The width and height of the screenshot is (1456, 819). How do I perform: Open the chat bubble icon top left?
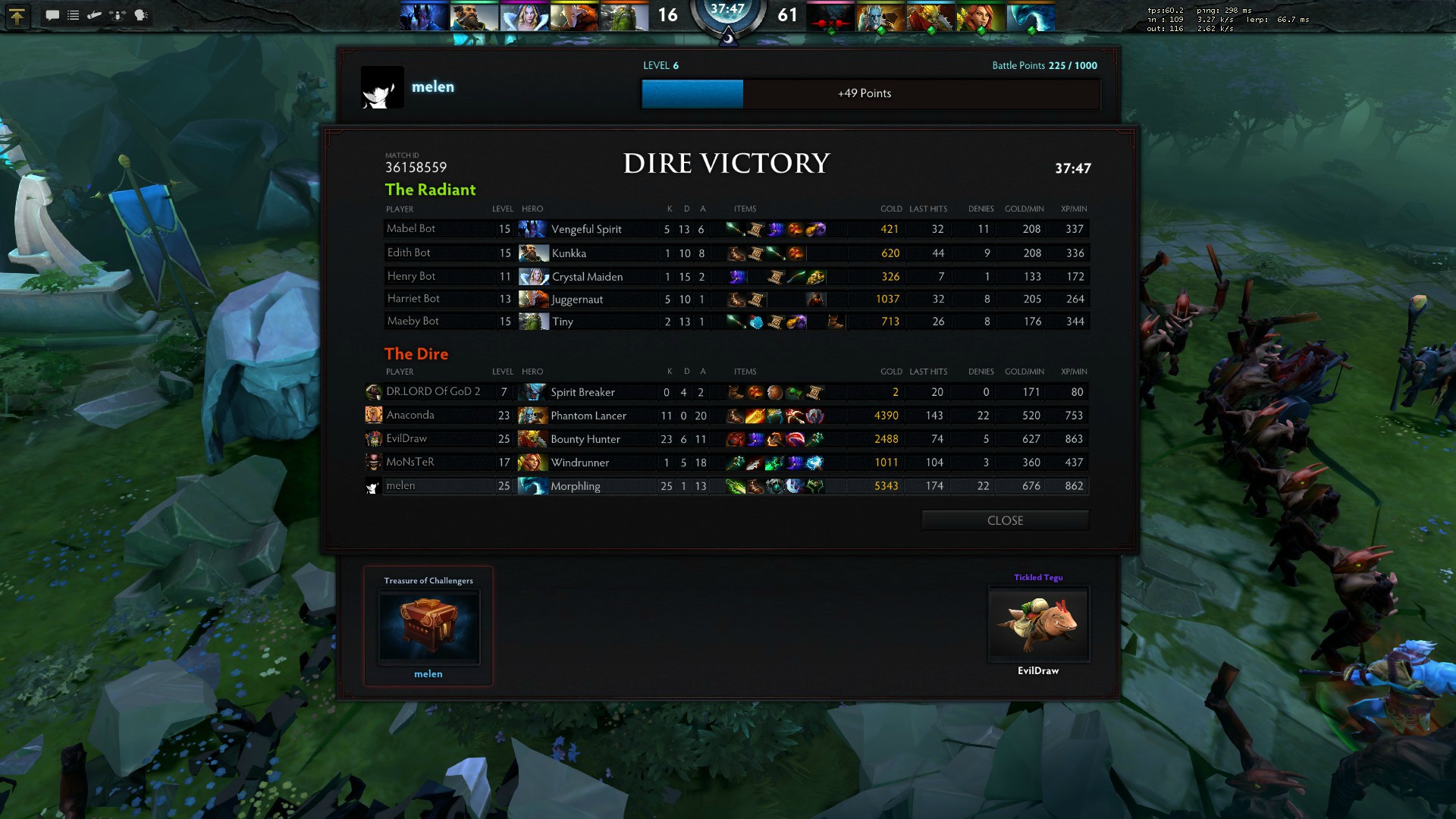(x=53, y=15)
